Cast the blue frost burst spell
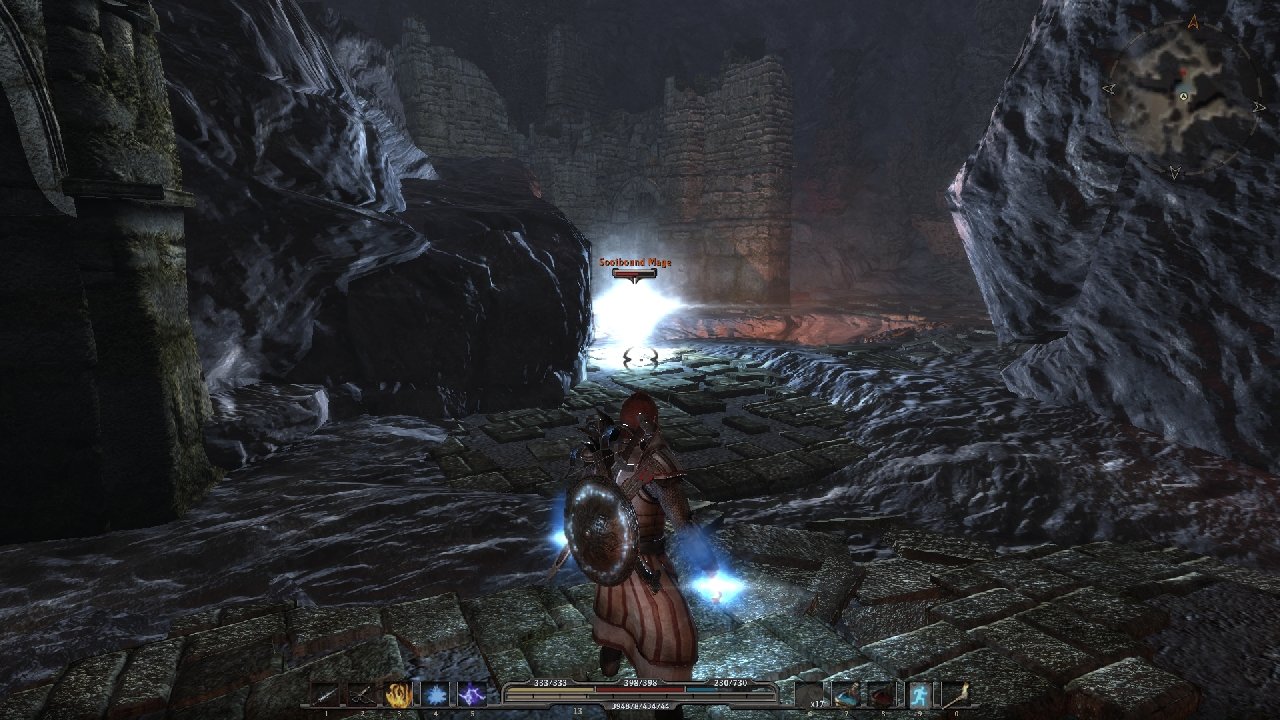The image size is (1280, 720). click(435, 694)
